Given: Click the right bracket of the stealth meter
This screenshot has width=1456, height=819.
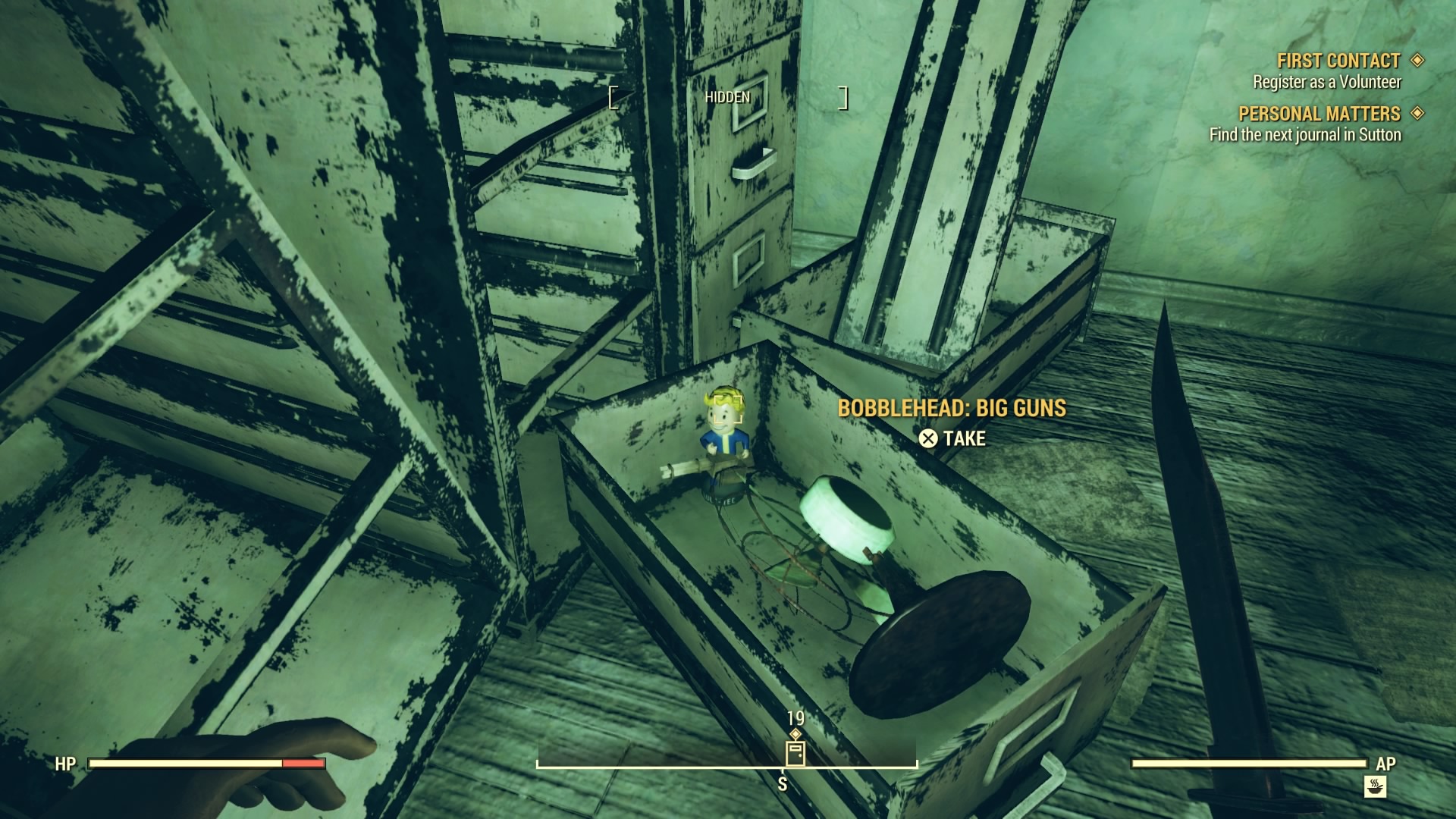Looking at the screenshot, I should [843, 97].
